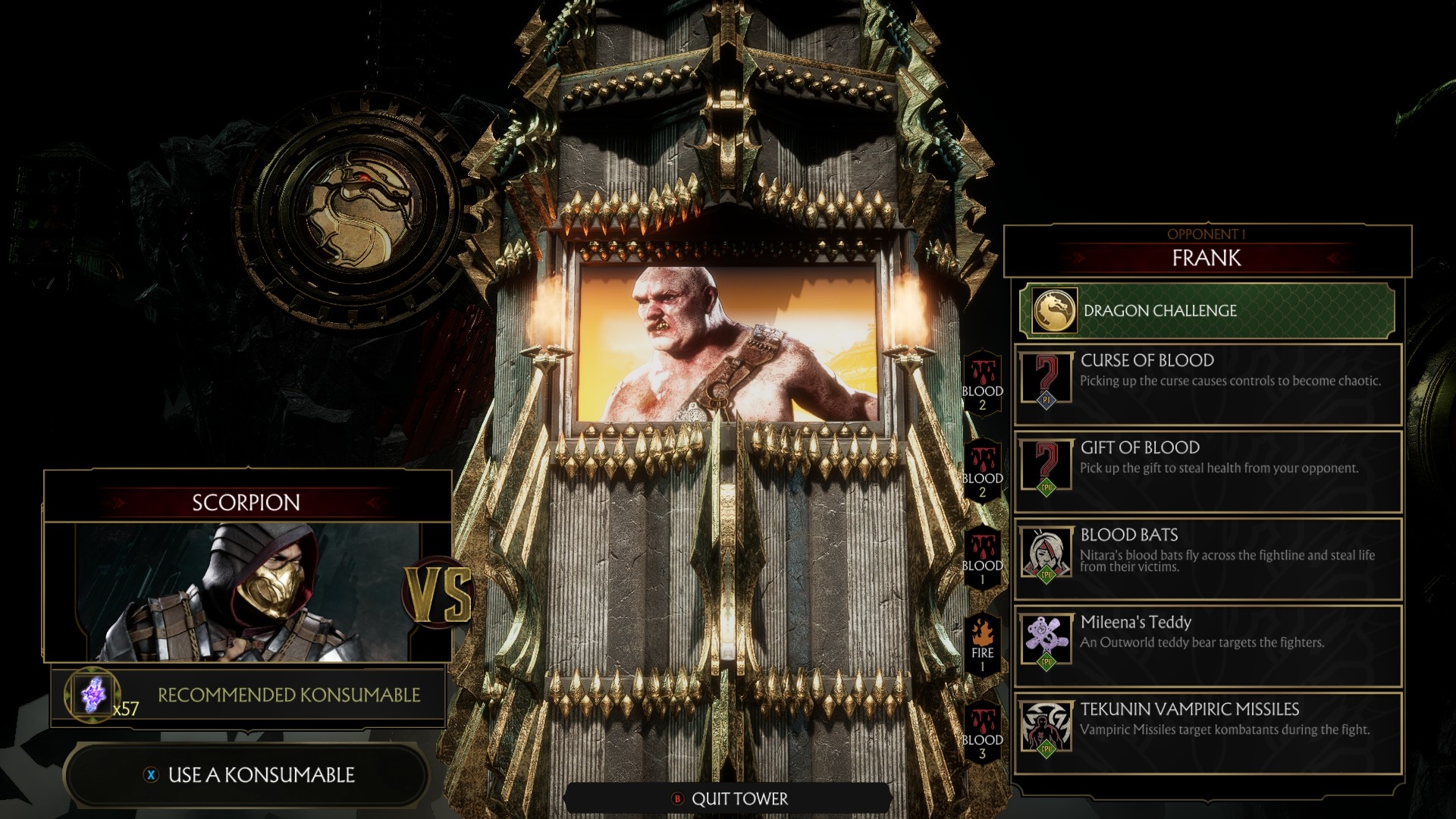Quit the tower
This screenshot has width=1456, height=819.
point(730,799)
